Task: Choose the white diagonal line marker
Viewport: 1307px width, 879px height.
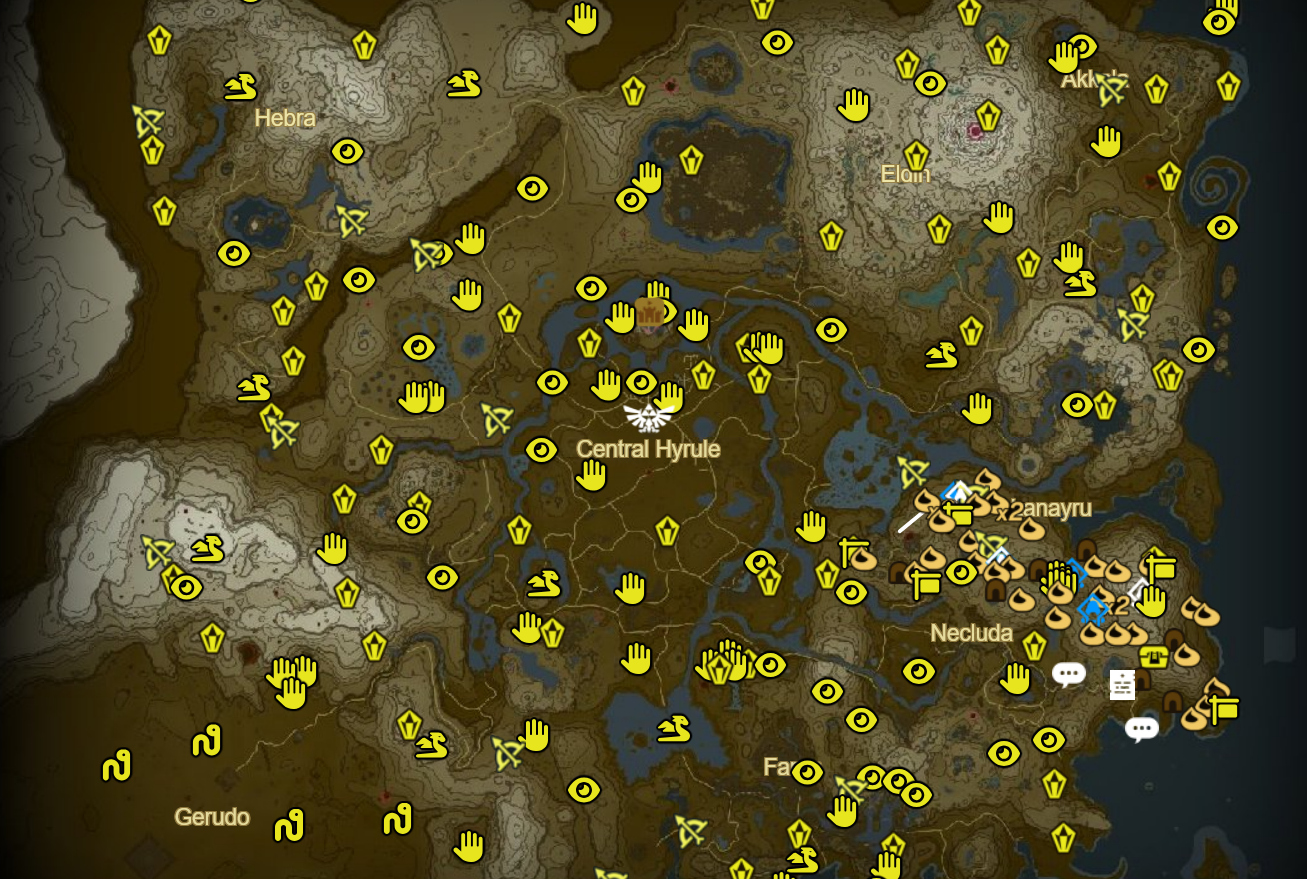Action: click(910, 521)
